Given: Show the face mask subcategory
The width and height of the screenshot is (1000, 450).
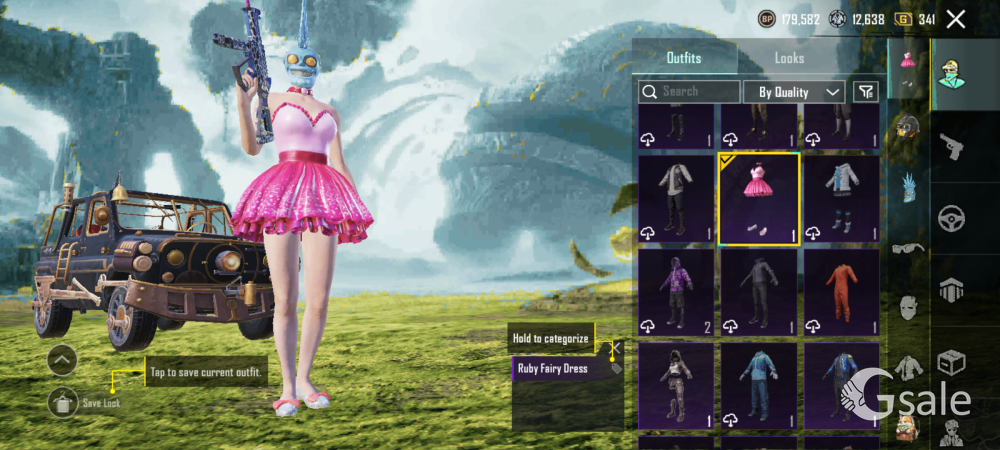Looking at the screenshot, I should pyautogui.click(x=907, y=307).
